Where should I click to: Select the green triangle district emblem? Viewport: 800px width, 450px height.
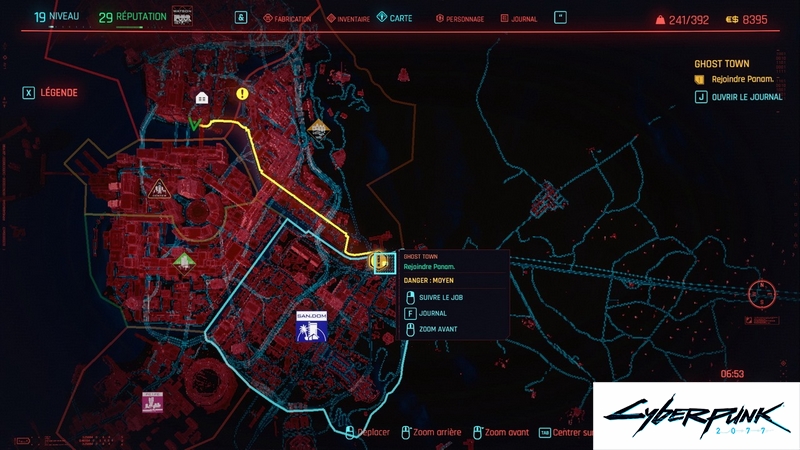[183, 261]
